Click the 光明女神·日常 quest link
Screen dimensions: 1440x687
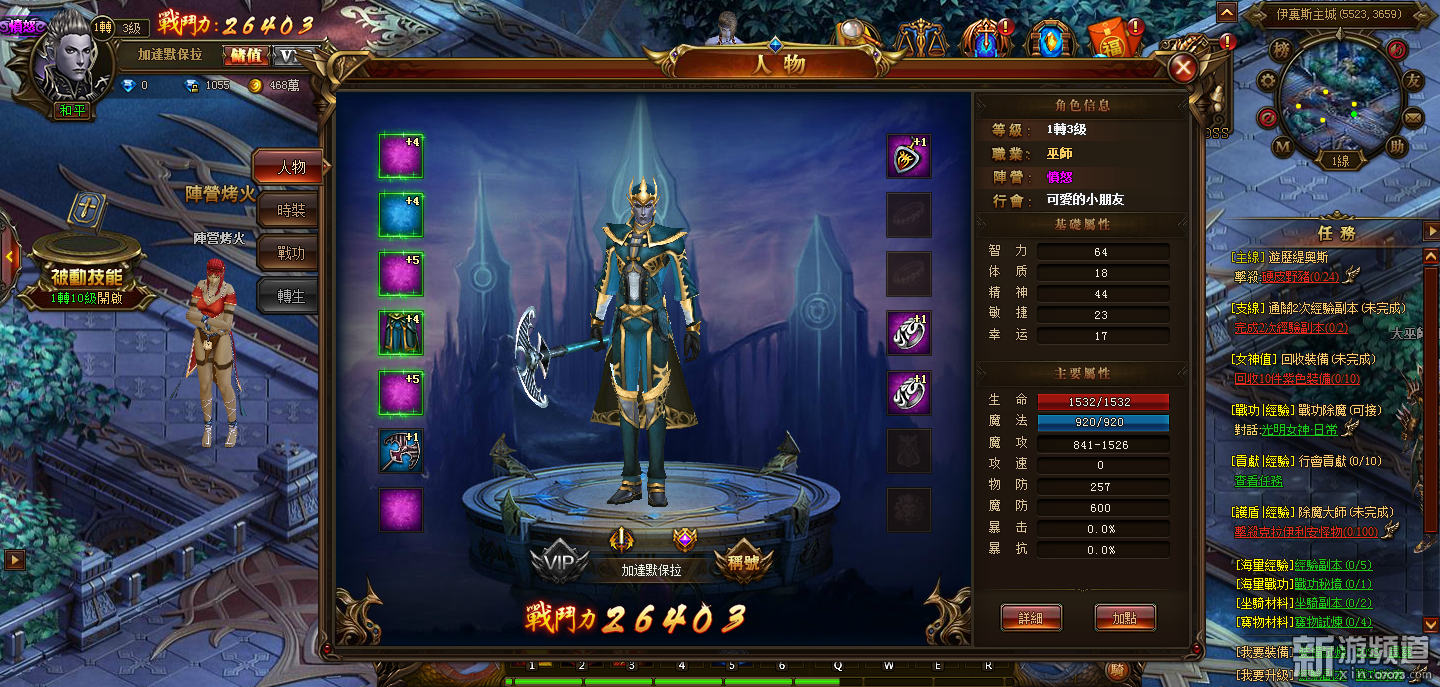click(x=1298, y=429)
